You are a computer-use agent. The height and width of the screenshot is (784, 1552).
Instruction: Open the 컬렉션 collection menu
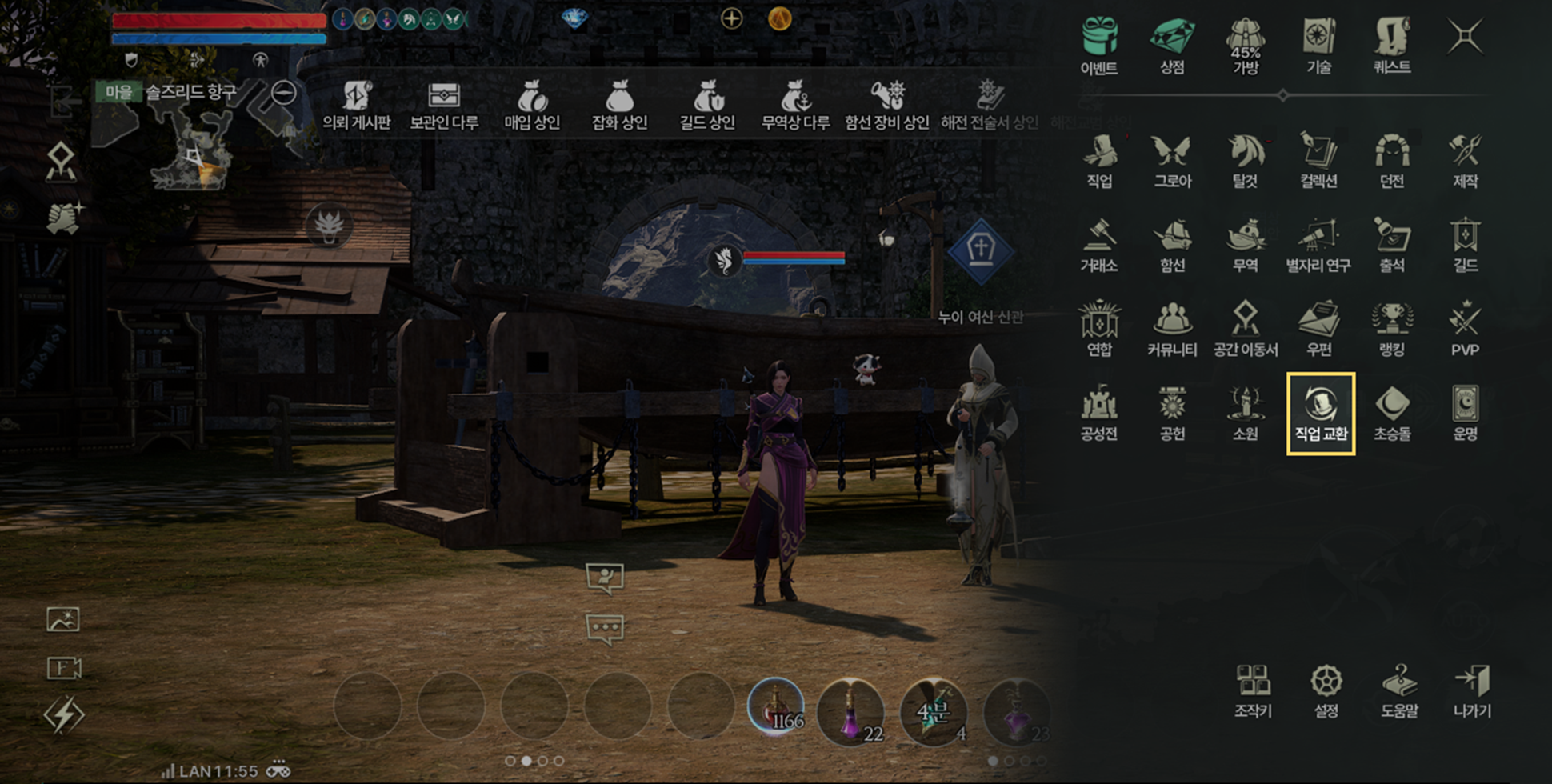[x=1318, y=160]
